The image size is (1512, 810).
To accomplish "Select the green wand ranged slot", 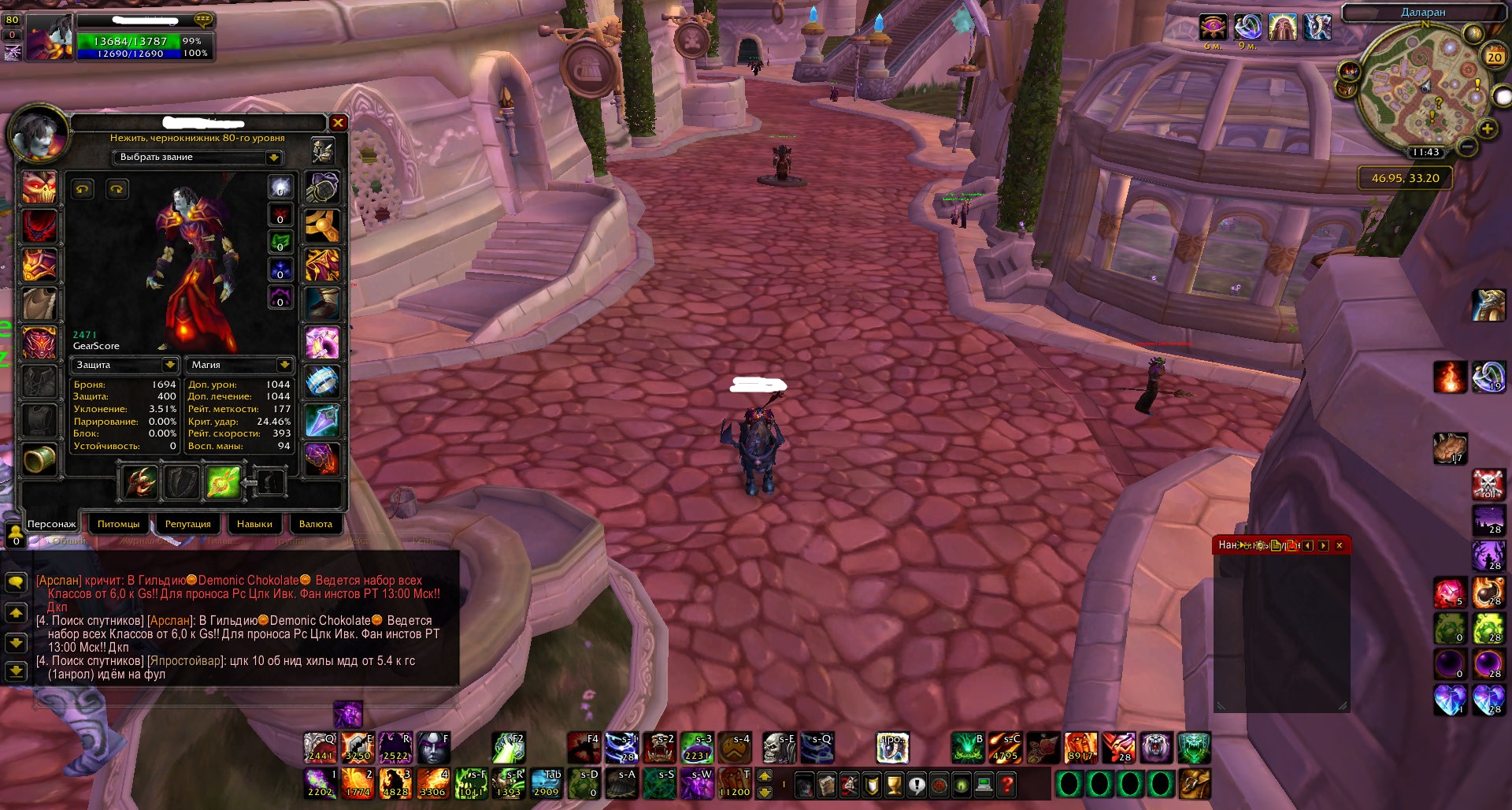I will click(x=223, y=482).
